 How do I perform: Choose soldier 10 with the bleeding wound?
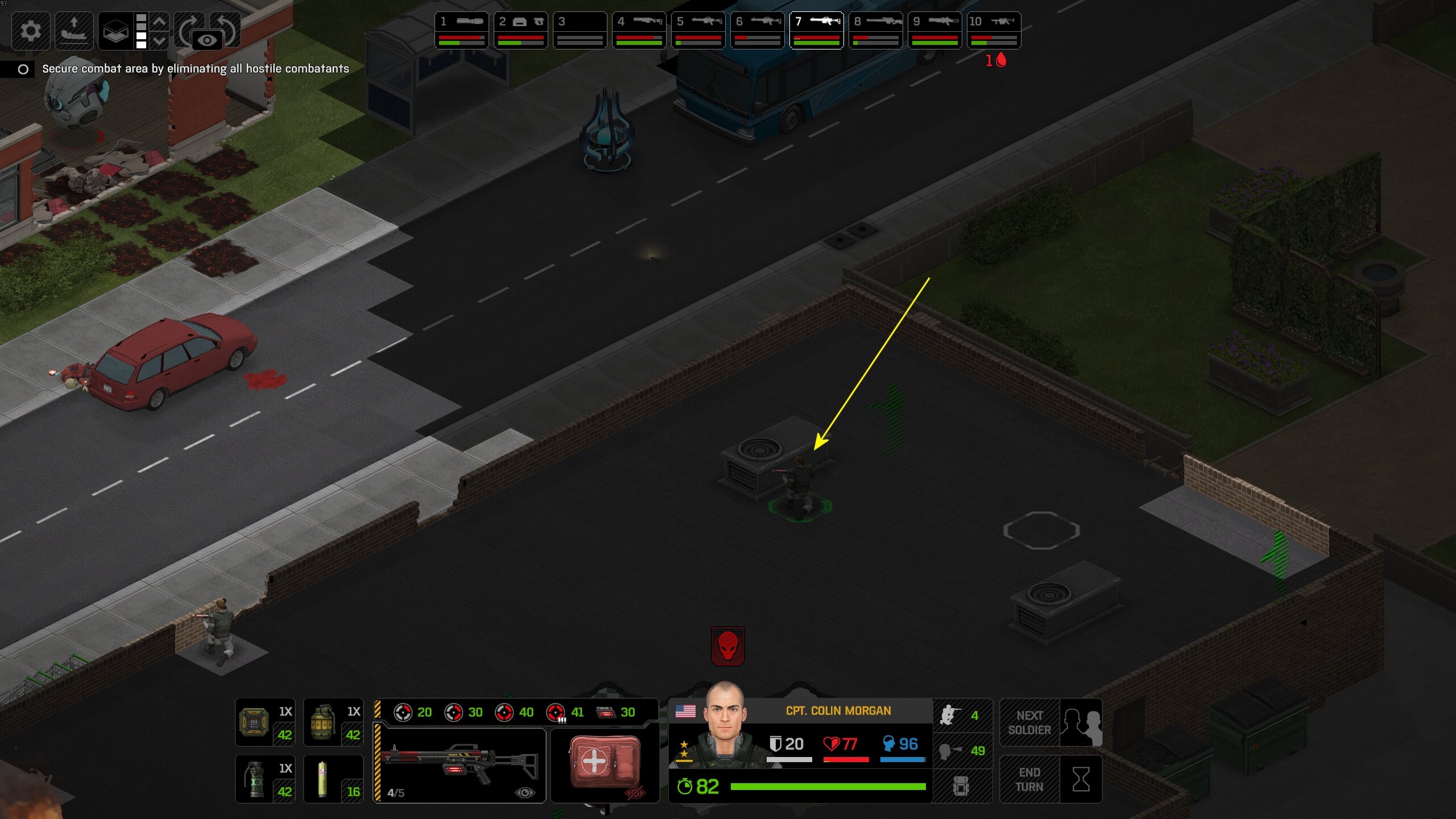tap(994, 30)
